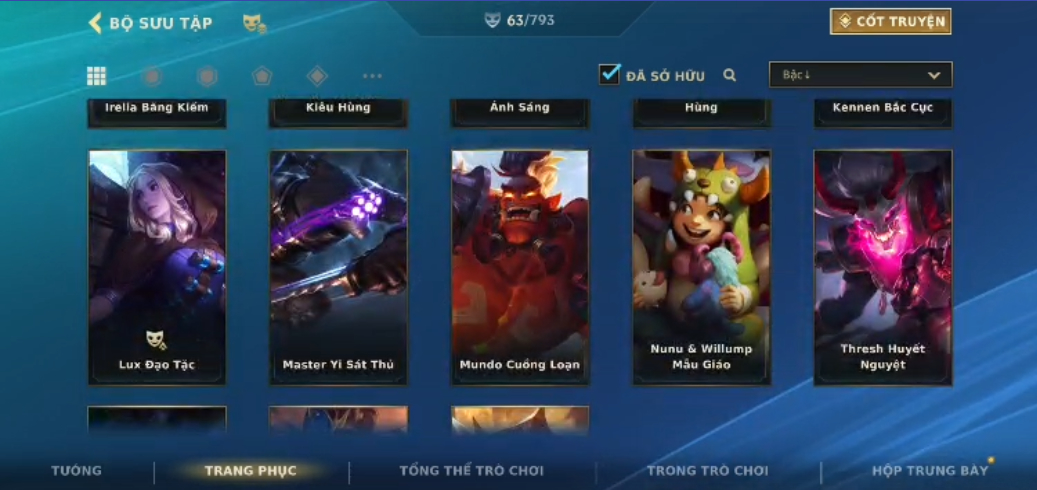Viewport: 1037px width, 490px height.
Task: Go back from Bộ Sưu Tập screen
Action: 96,22
